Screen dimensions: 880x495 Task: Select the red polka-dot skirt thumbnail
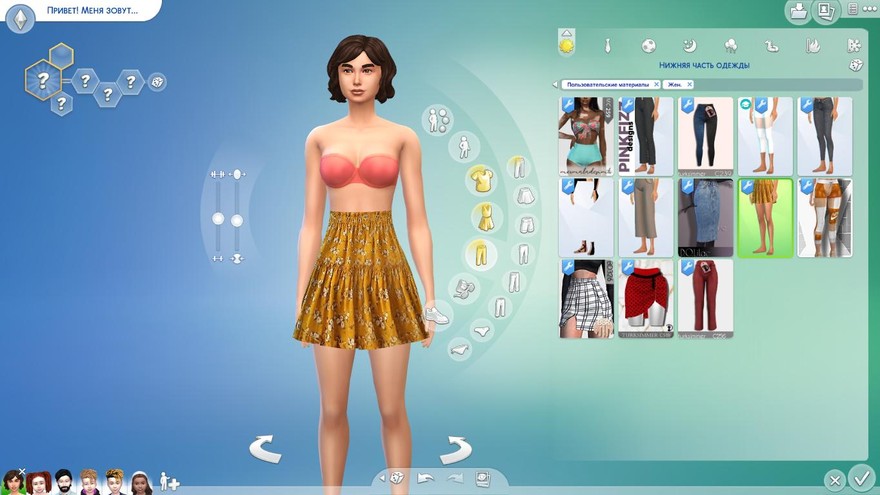645,296
